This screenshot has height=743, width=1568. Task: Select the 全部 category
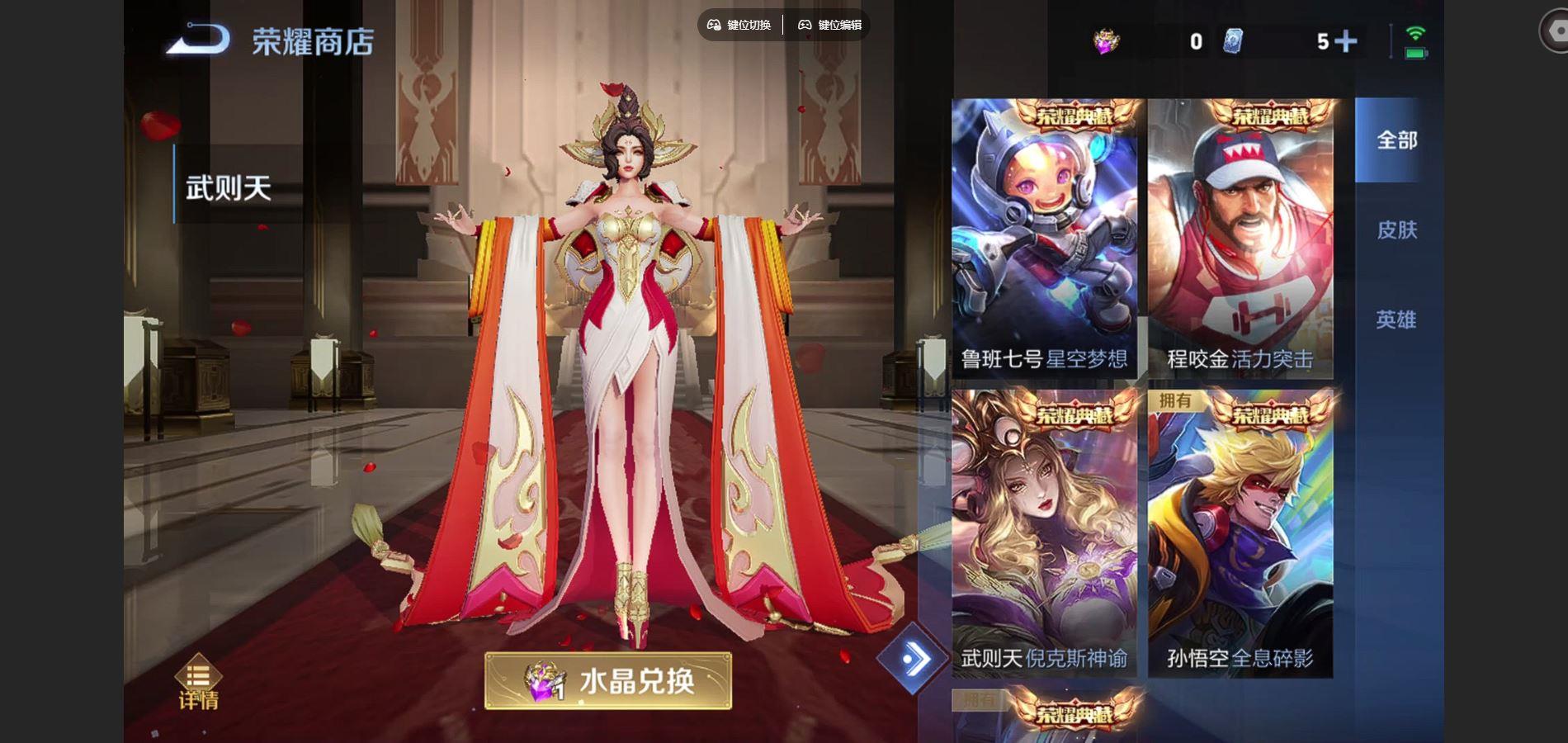point(1398,142)
